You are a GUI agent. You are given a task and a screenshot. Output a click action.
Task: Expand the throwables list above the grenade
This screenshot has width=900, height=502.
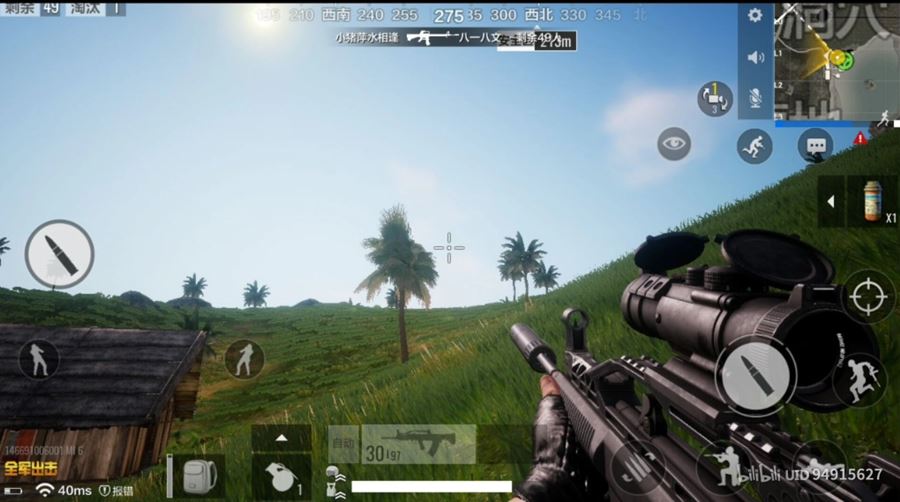281,437
